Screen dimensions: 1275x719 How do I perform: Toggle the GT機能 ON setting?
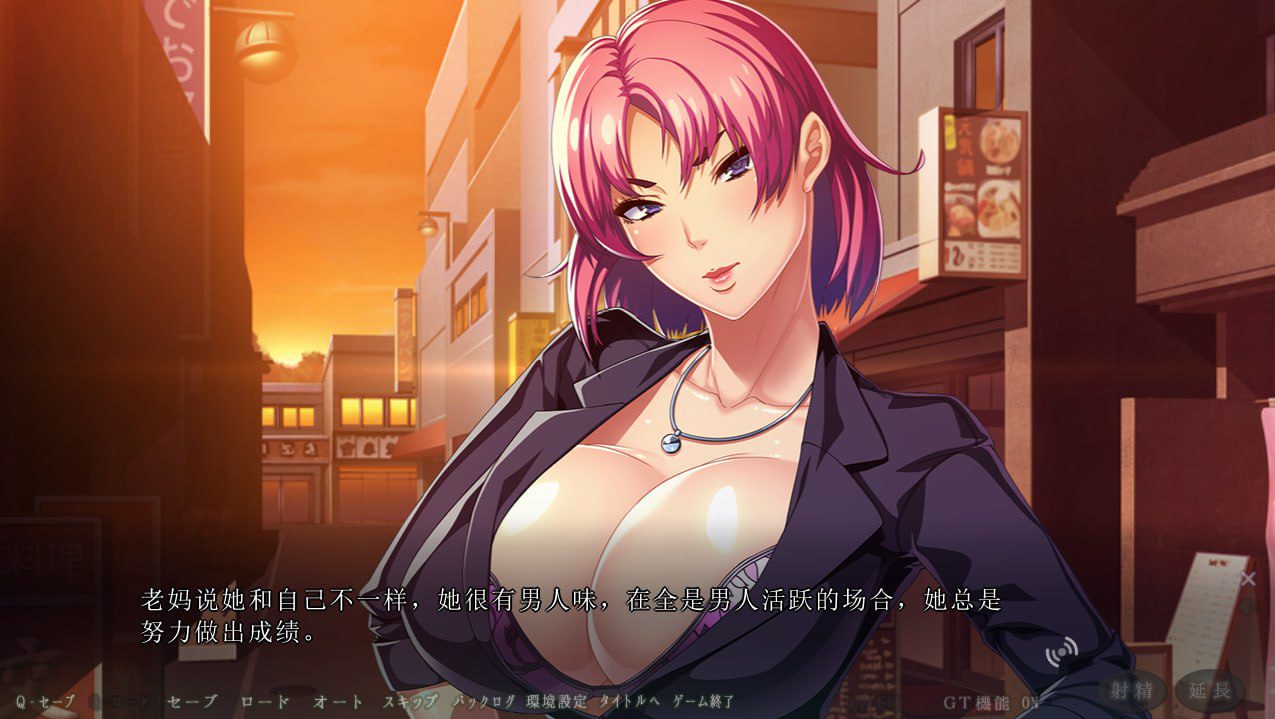992,701
